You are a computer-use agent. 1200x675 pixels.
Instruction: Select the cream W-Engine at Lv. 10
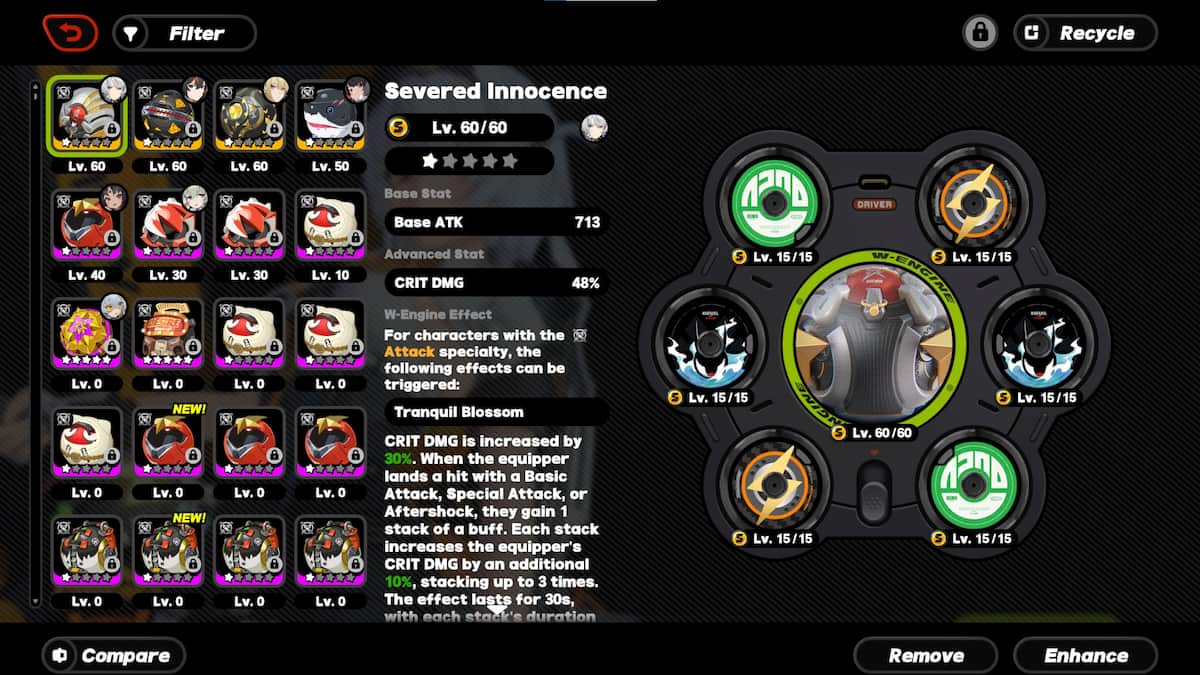point(330,224)
